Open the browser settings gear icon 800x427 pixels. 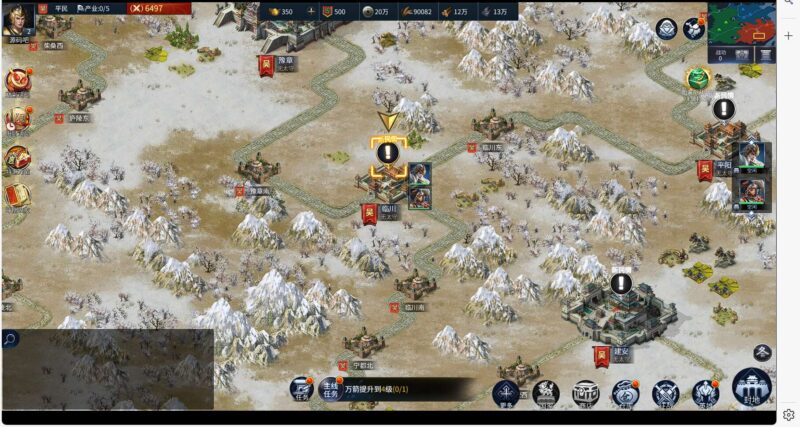click(x=789, y=414)
